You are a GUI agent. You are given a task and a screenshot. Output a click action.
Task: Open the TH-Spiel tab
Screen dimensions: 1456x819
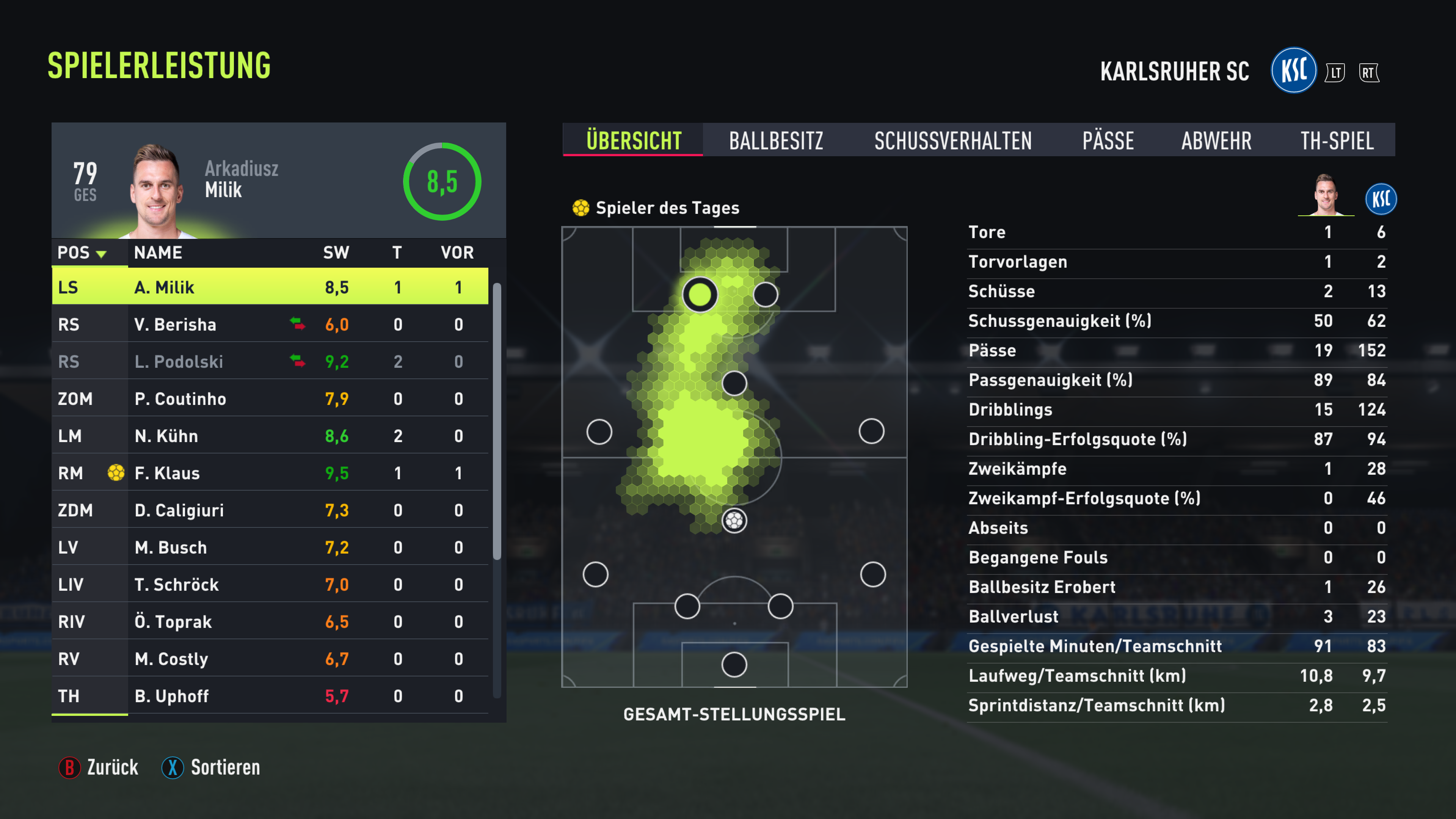tap(1336, 140)
